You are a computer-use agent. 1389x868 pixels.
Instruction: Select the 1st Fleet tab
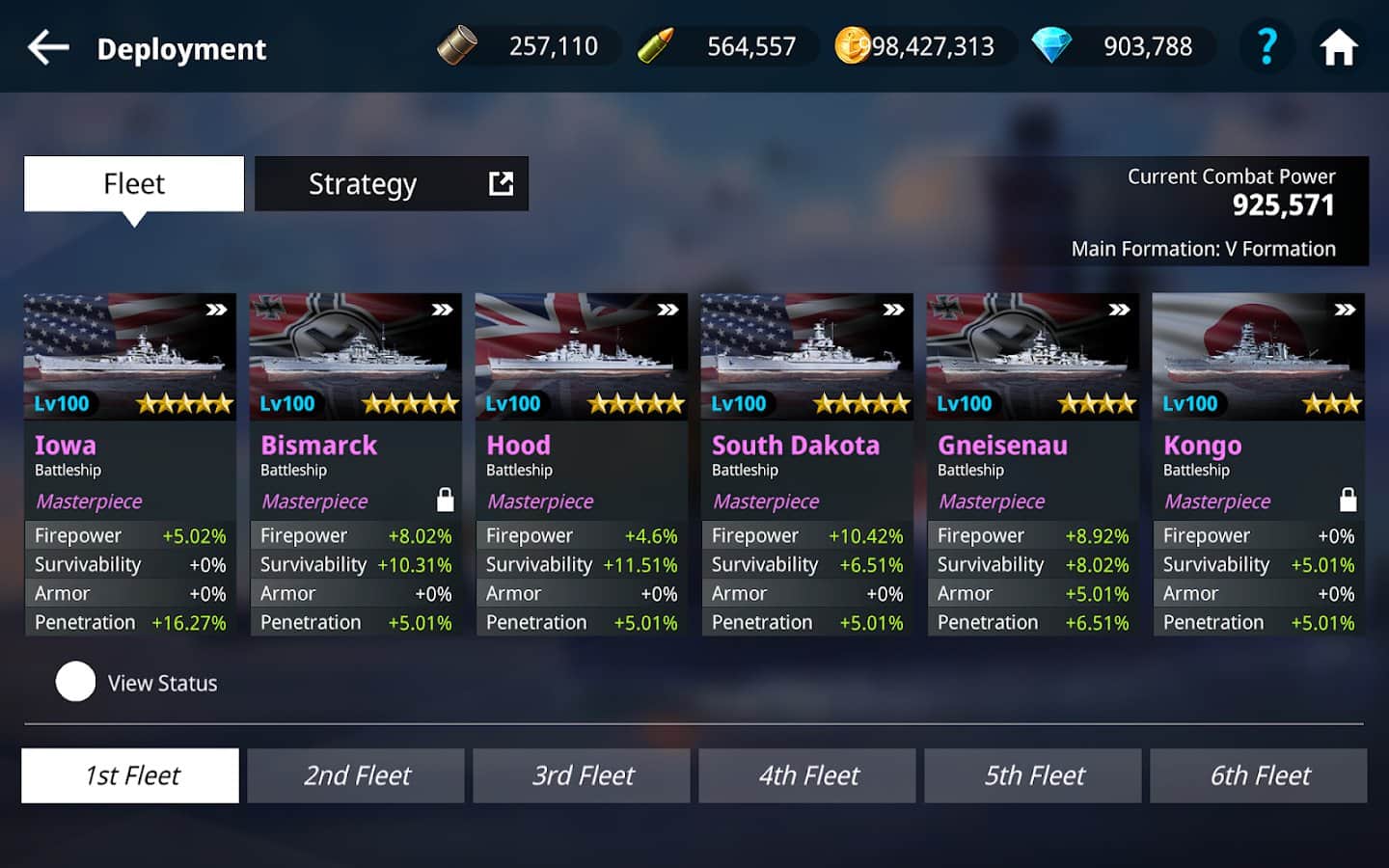[130, 775]
